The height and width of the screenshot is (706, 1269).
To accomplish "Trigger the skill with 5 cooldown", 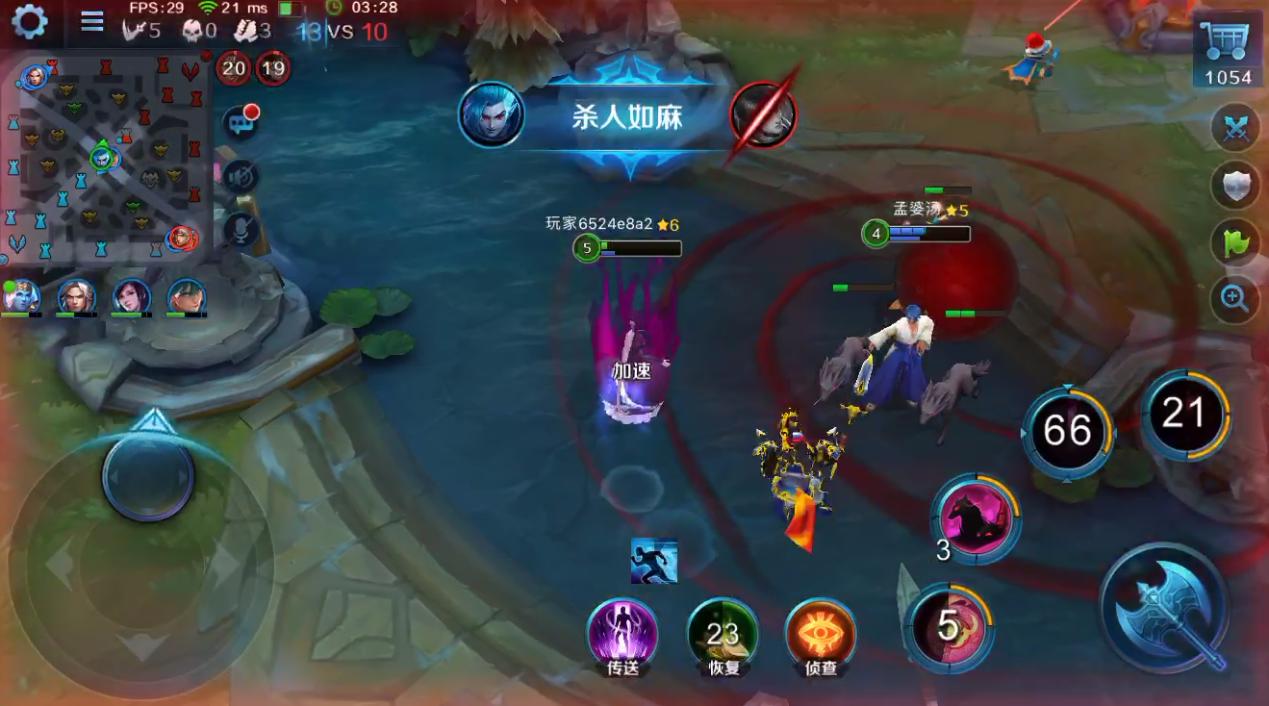I will click(x=948, y=627).
